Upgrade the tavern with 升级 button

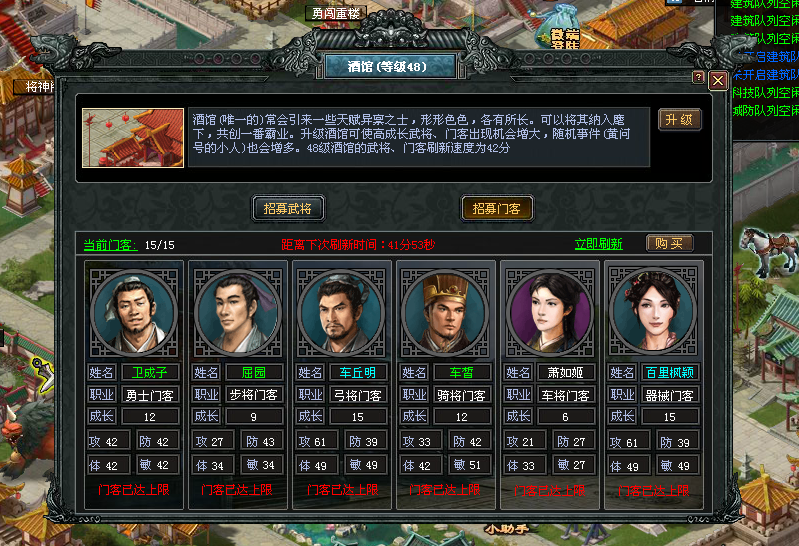point(679,119)
